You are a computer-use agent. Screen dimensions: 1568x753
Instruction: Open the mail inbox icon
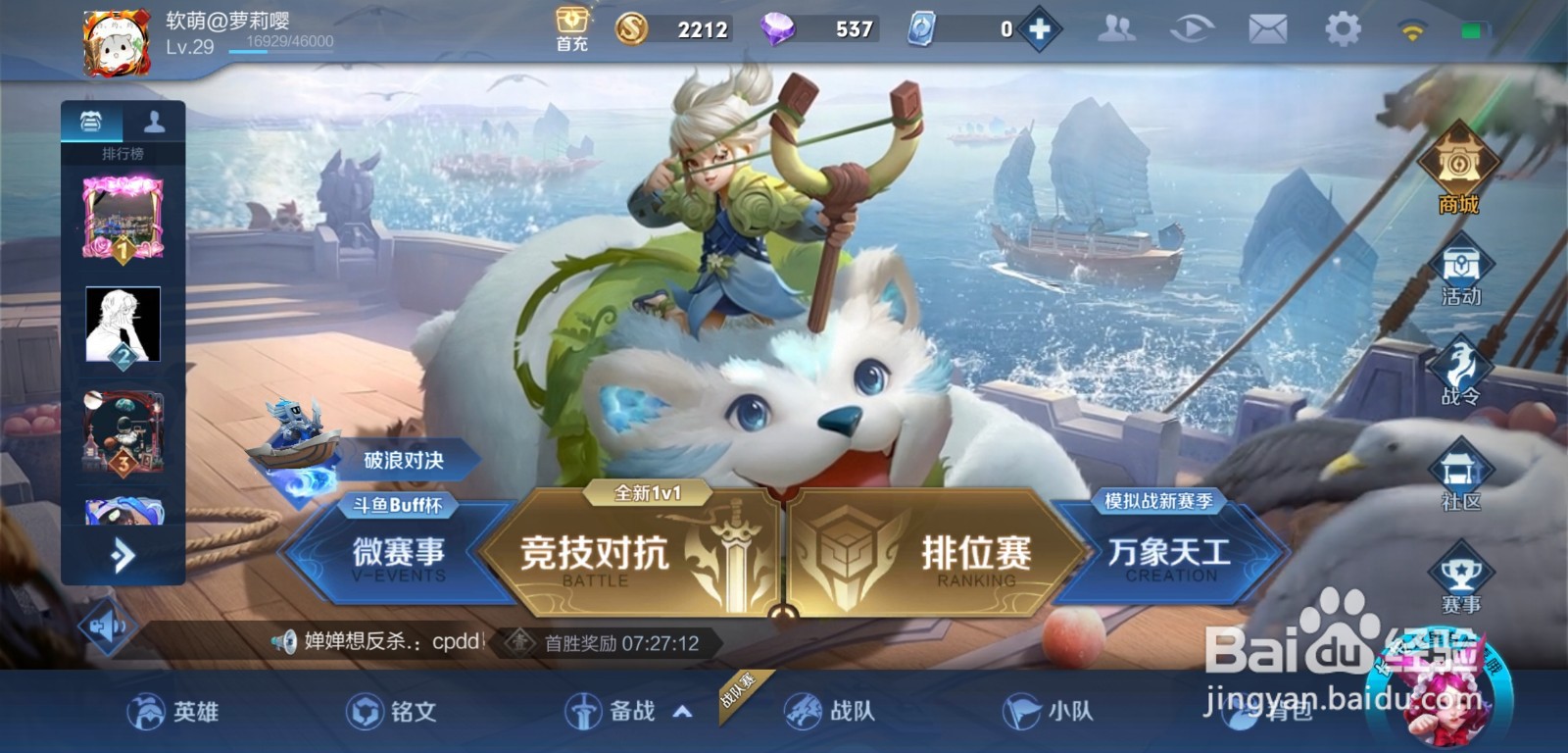(1267, 27)
